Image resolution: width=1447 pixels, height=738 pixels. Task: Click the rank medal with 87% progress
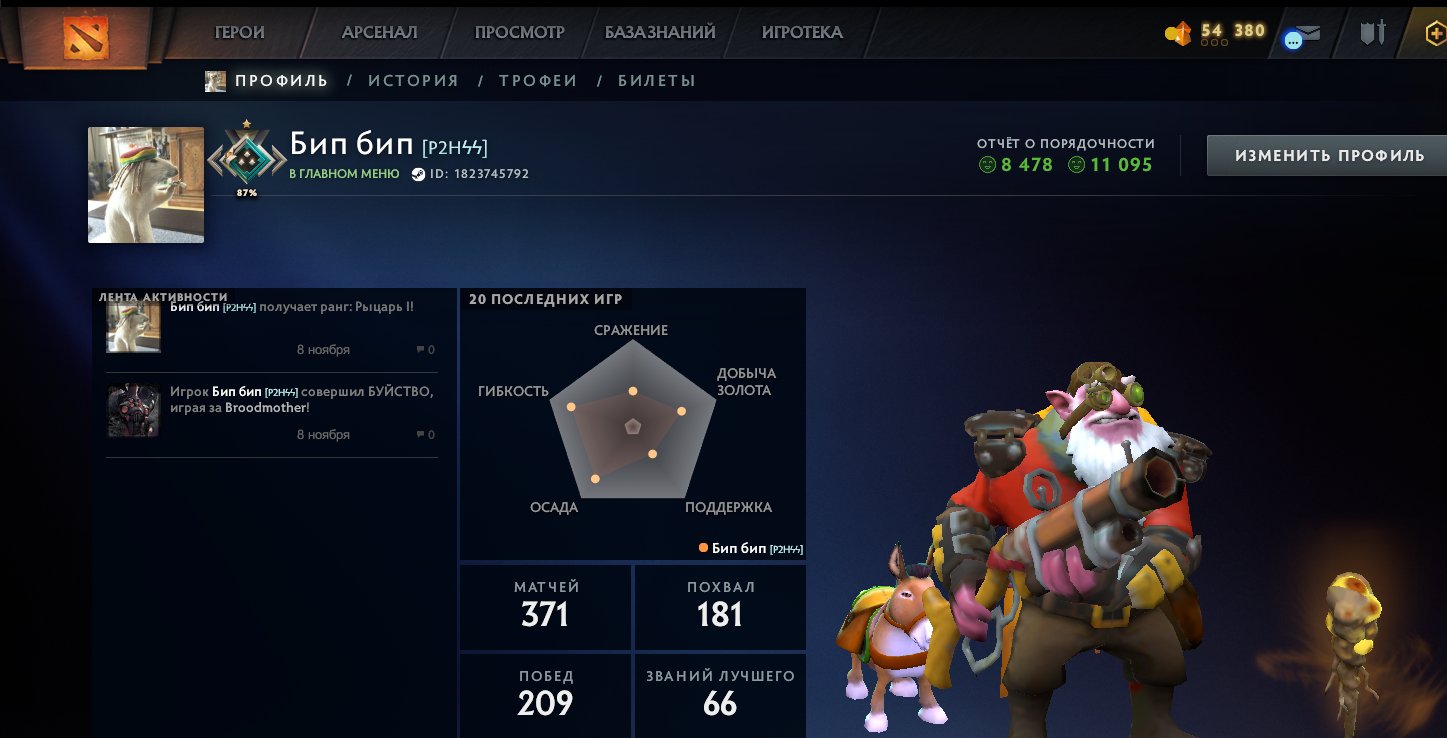point(247,158)
